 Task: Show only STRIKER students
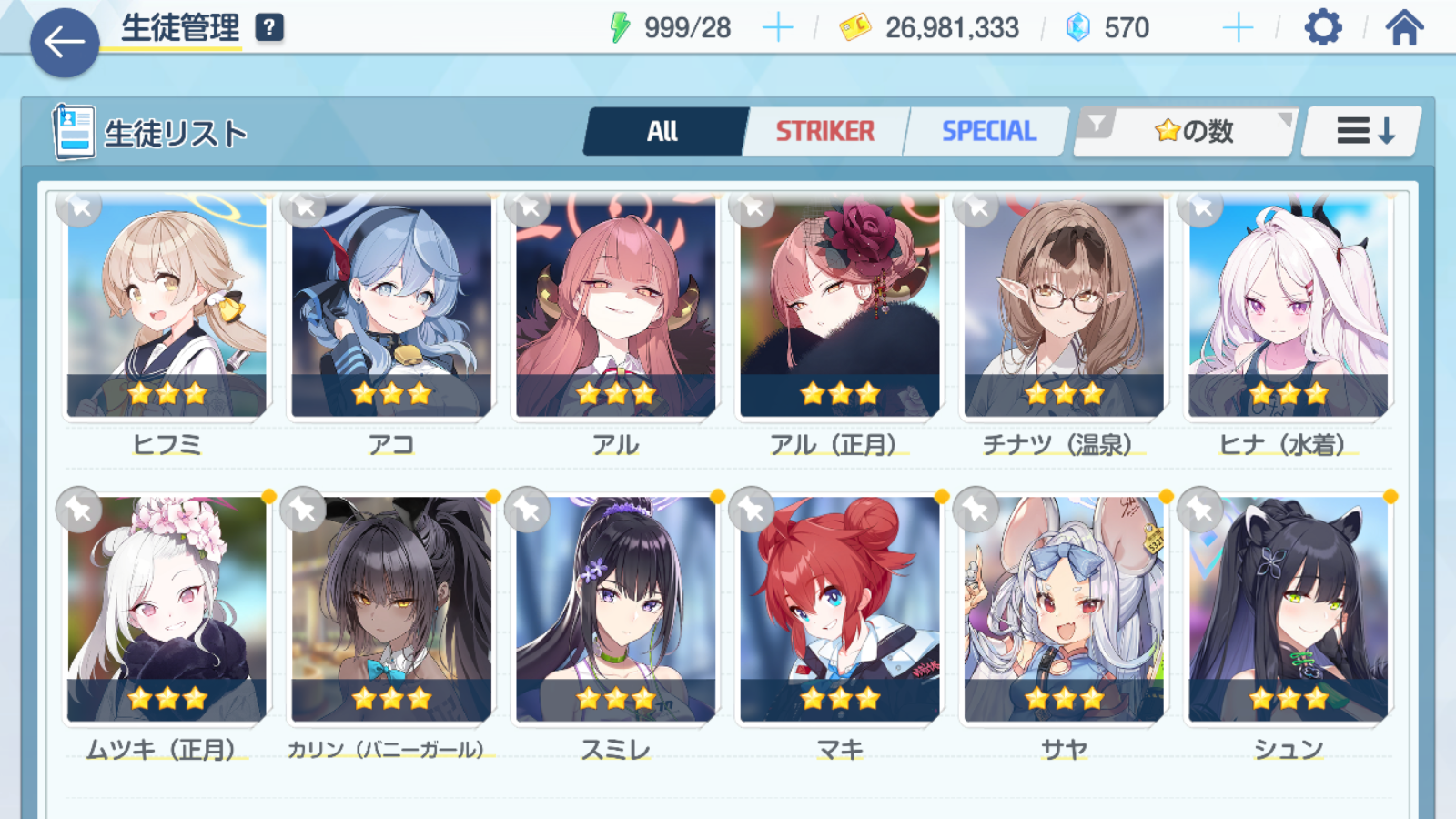(x=824, y=132)
